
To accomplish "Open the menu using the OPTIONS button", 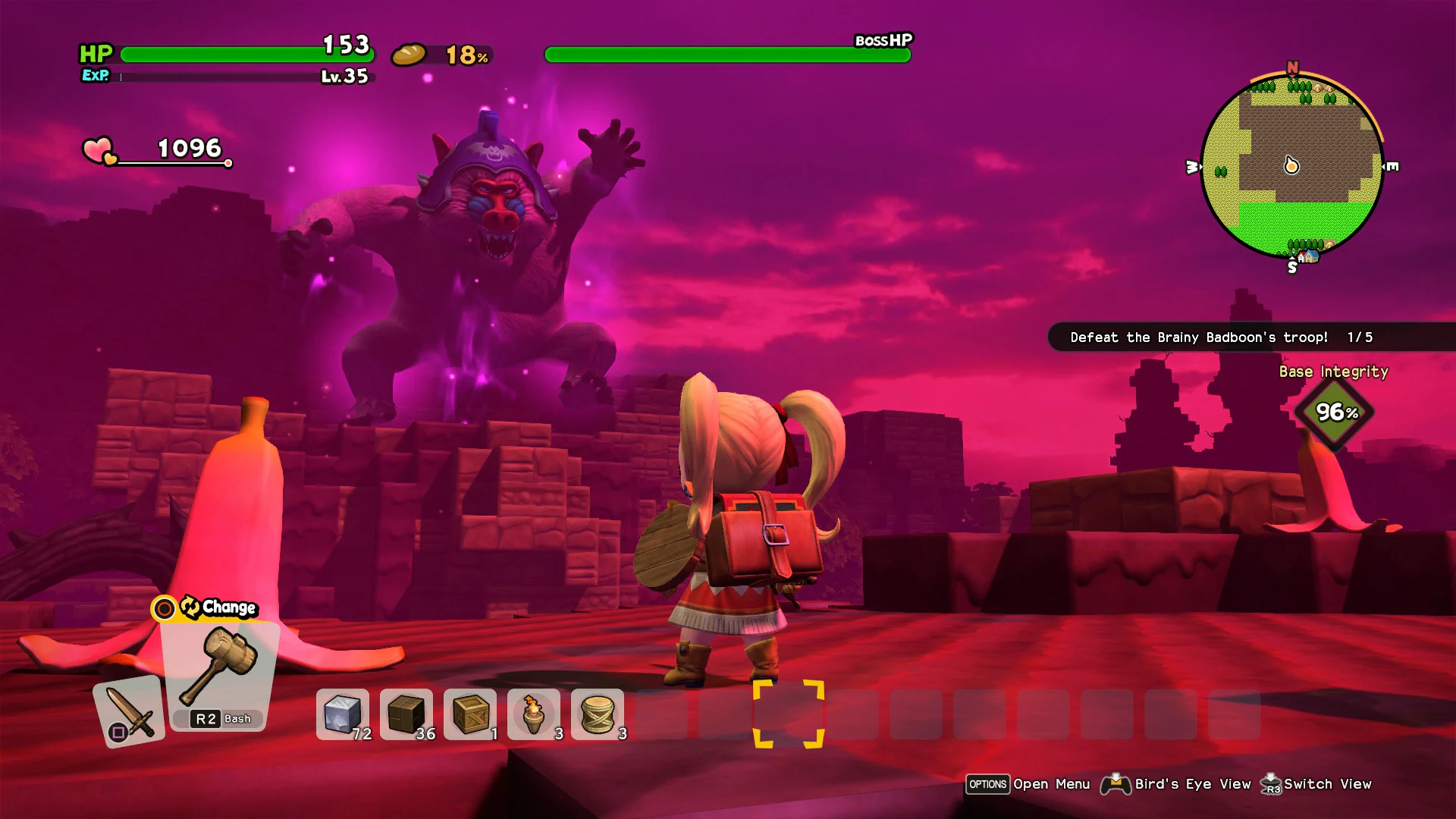I will pyautogui.click(x=987, y=784).
